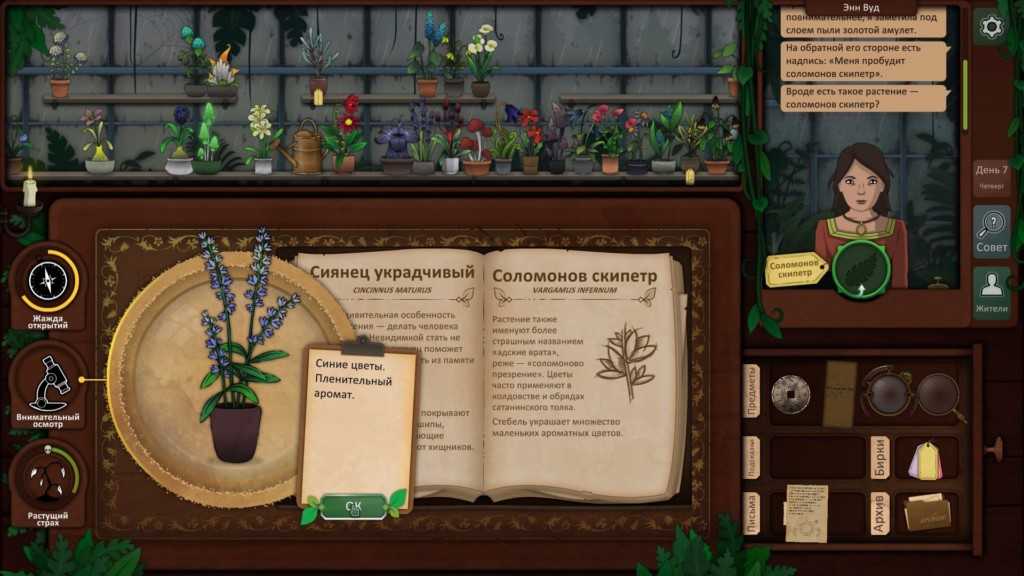The height and width of the screenshot is (576, 1024).
Task: Click the Растущий страх meter icon
Action: 48,484
